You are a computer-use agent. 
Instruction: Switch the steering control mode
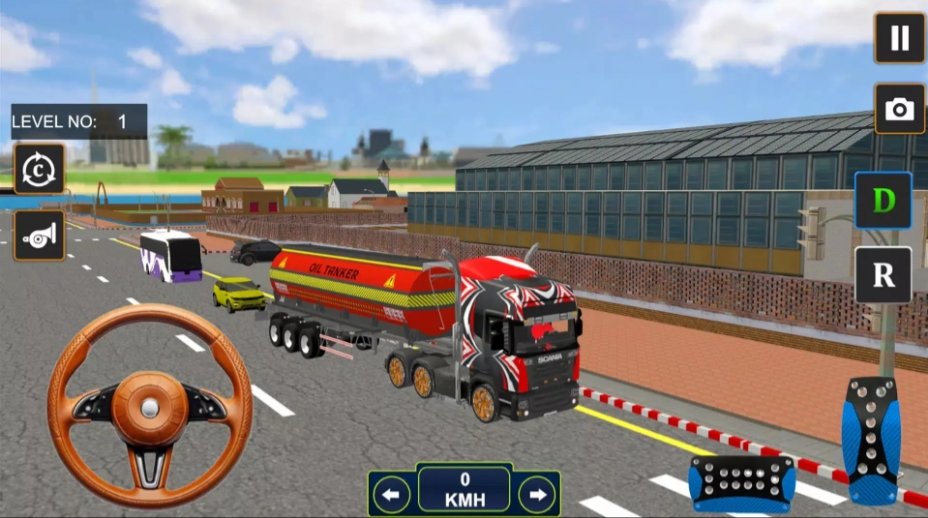[39, 169]
